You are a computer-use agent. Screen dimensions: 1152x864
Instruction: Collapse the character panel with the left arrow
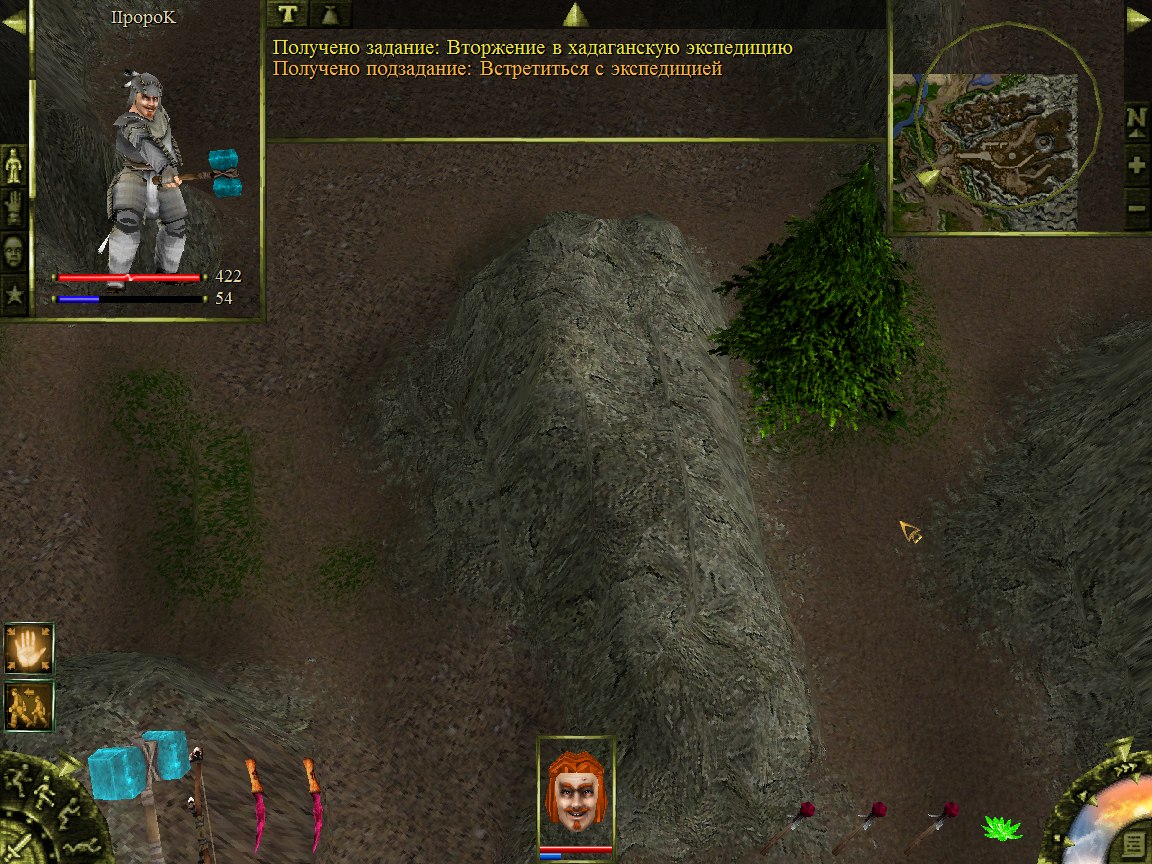click(14, 22)
